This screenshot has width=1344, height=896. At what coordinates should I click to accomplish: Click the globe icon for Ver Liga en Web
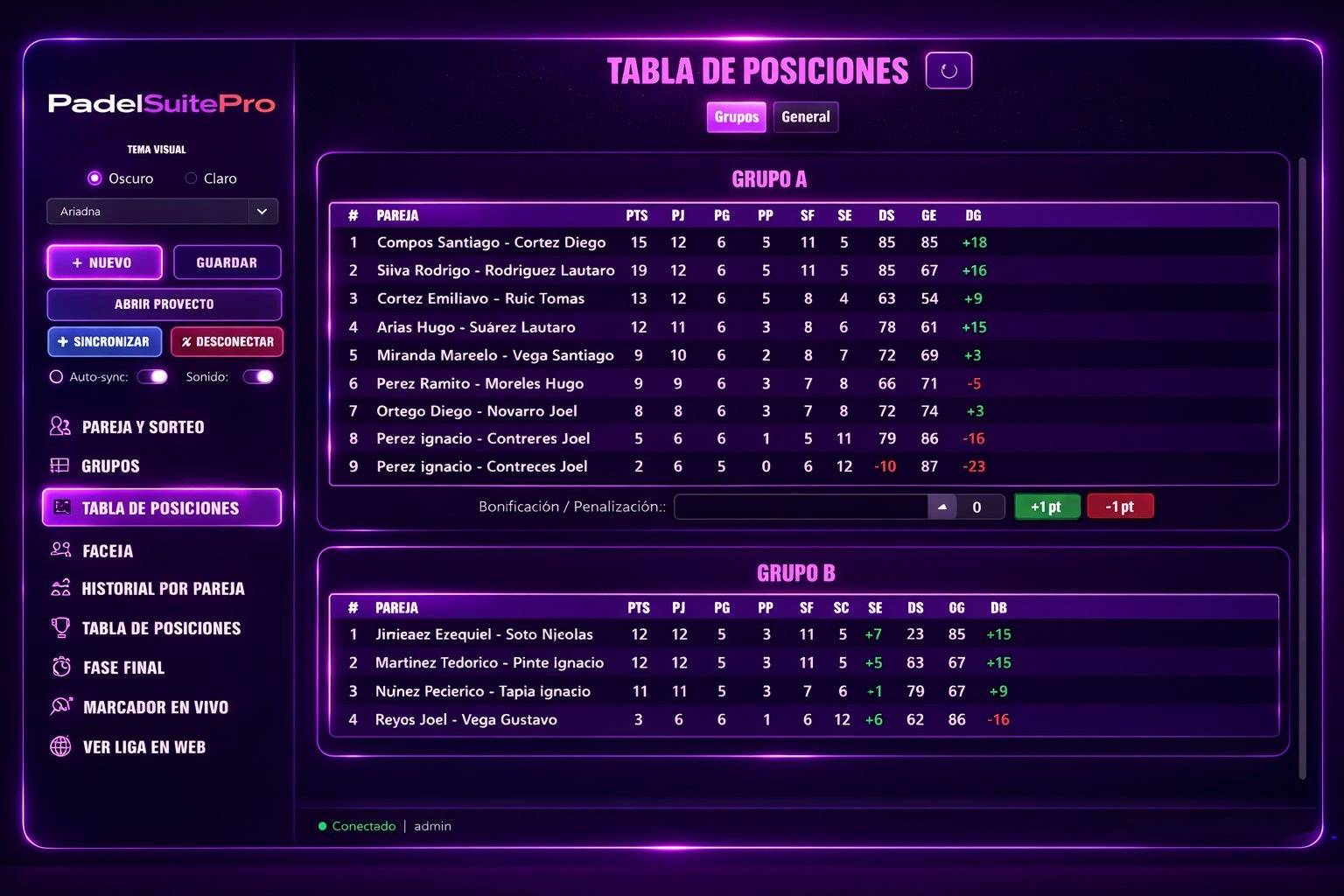click(59, 746)
